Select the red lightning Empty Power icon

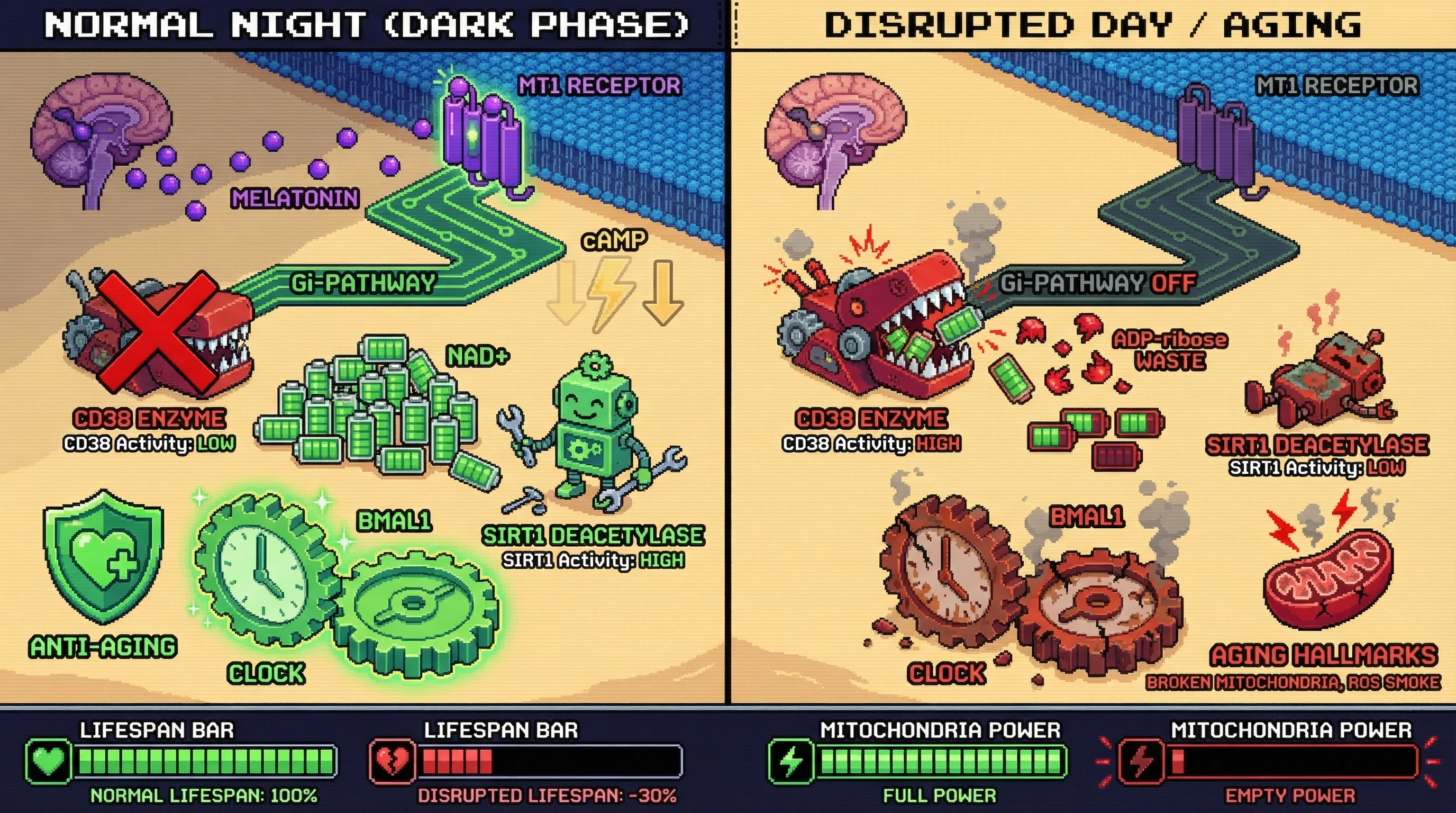[x=1141, y=761]
